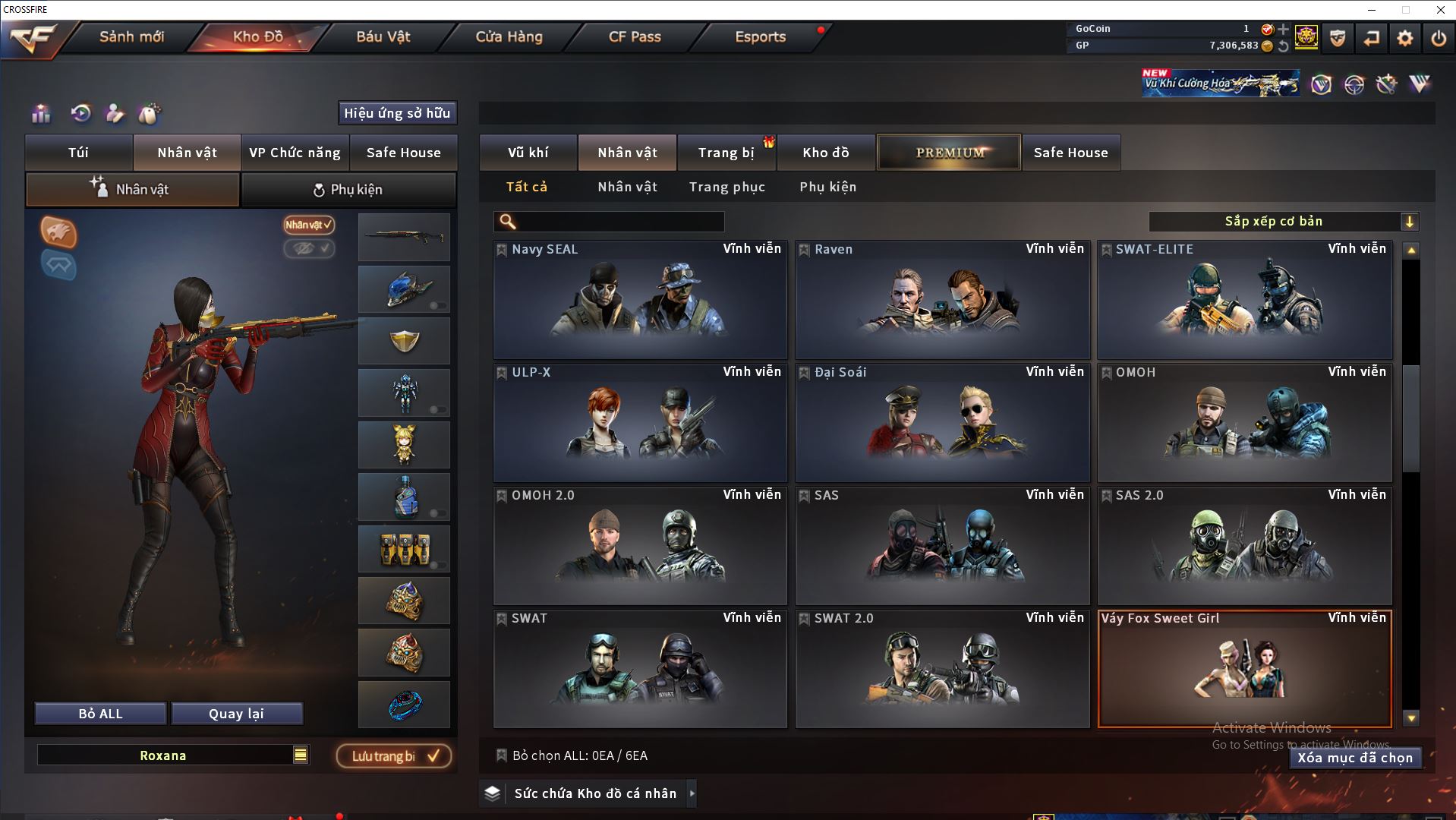Choose the Navy SEAL character card
The width and height of the screenshot is (1456, 820).
(640, 300)
